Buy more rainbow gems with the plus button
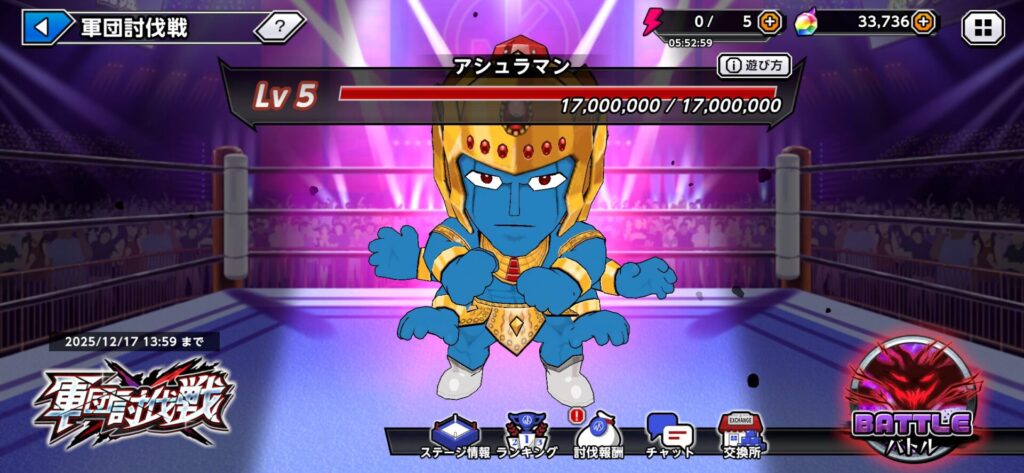The width and height of the screenshot is (1024, 473). 922,21
